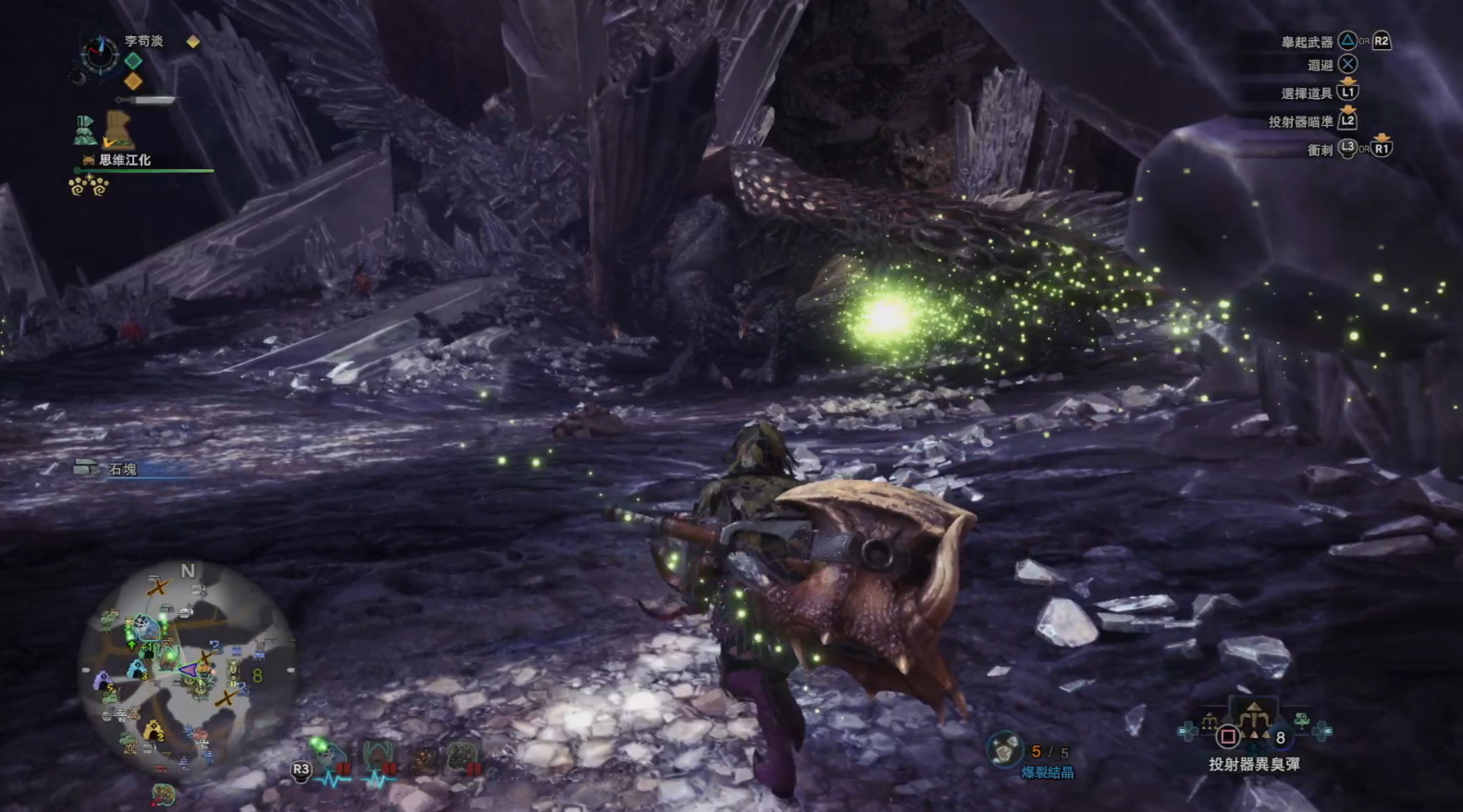Click the paw-print icons under the Palico bar
Viewport: 1463px width, 812px height.
[89, 187]
